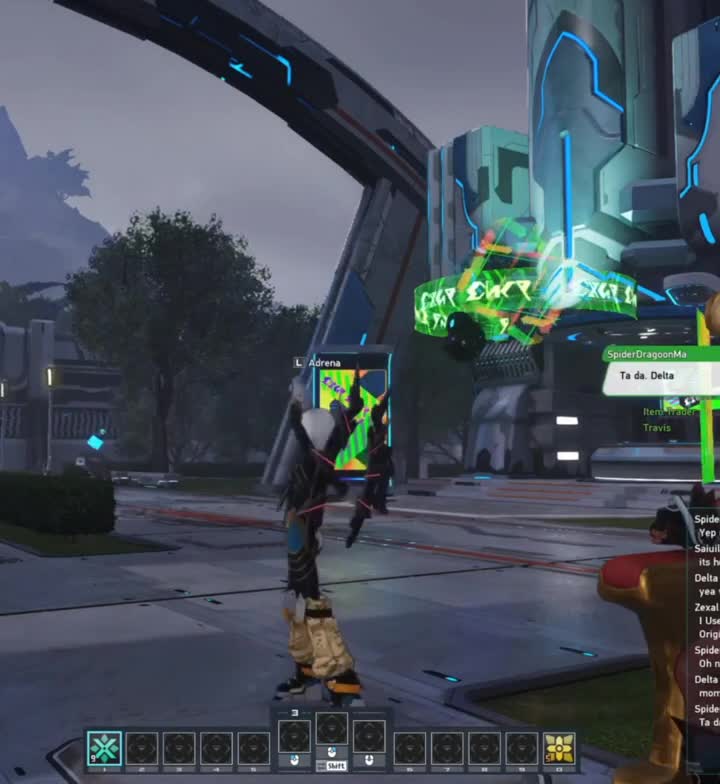The width and height of the screenshot is (720, 784).
Task: Click the chat log panel
Action: 705,620
